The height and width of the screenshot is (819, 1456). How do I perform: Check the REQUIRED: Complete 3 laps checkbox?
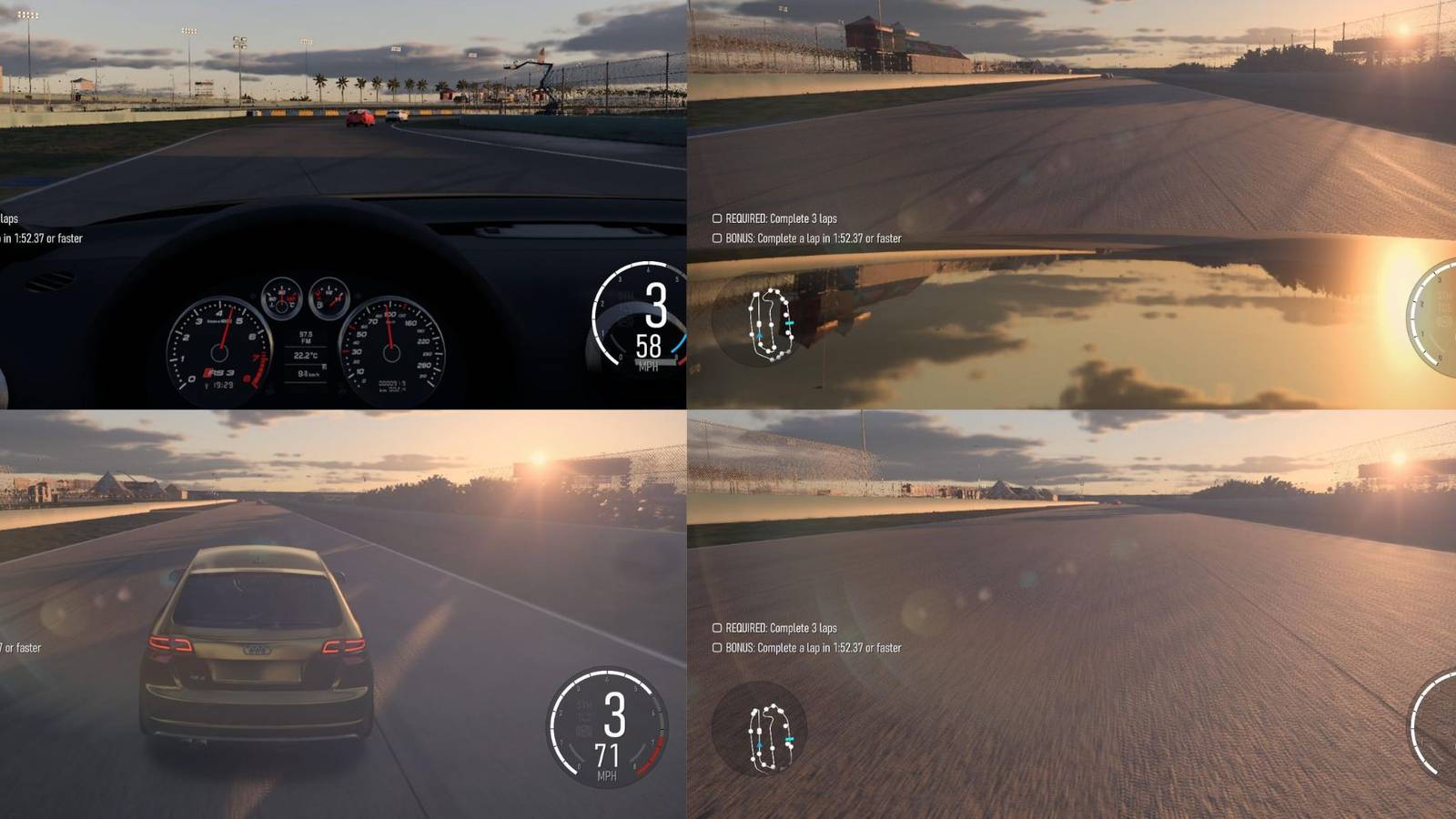click(x=715, y=218)
